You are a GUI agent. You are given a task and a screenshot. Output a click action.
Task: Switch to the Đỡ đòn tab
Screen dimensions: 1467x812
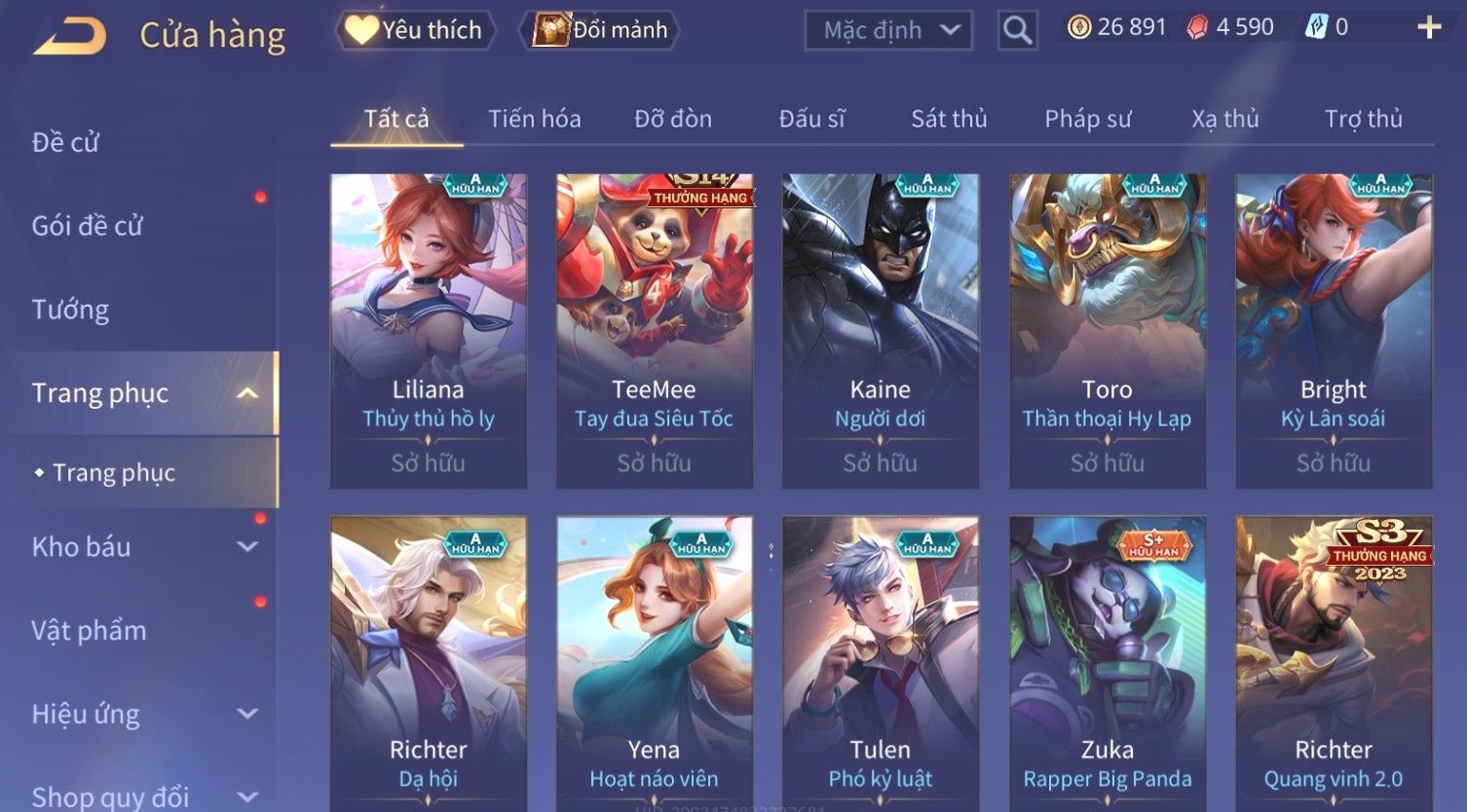coord(673,119)
